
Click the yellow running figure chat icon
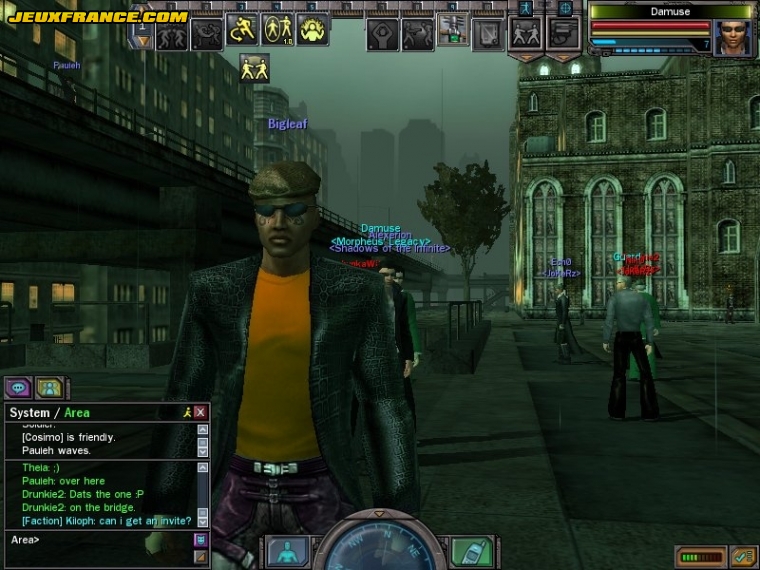click(186, 412)
